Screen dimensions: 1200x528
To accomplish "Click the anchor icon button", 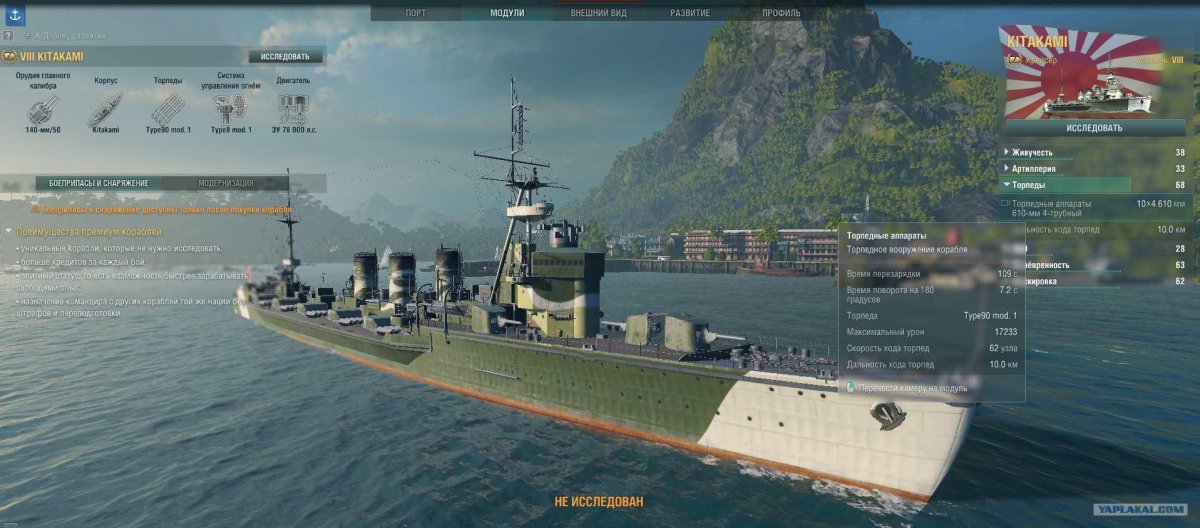I will pyautogui.click(x=14, y=12).
